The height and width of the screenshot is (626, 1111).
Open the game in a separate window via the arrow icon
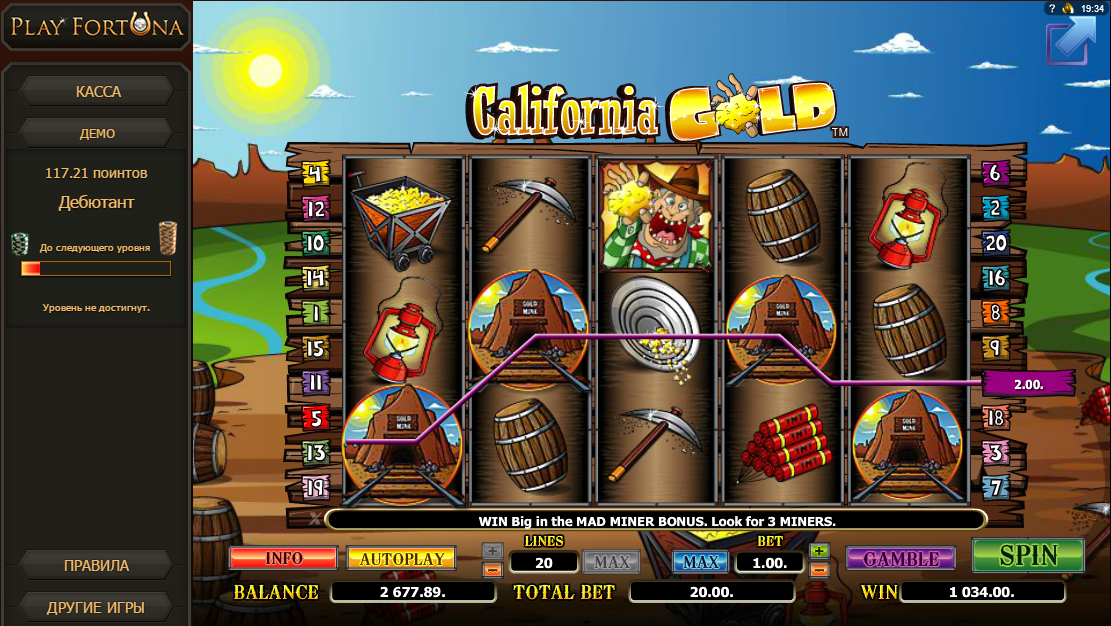[1070, 42]
